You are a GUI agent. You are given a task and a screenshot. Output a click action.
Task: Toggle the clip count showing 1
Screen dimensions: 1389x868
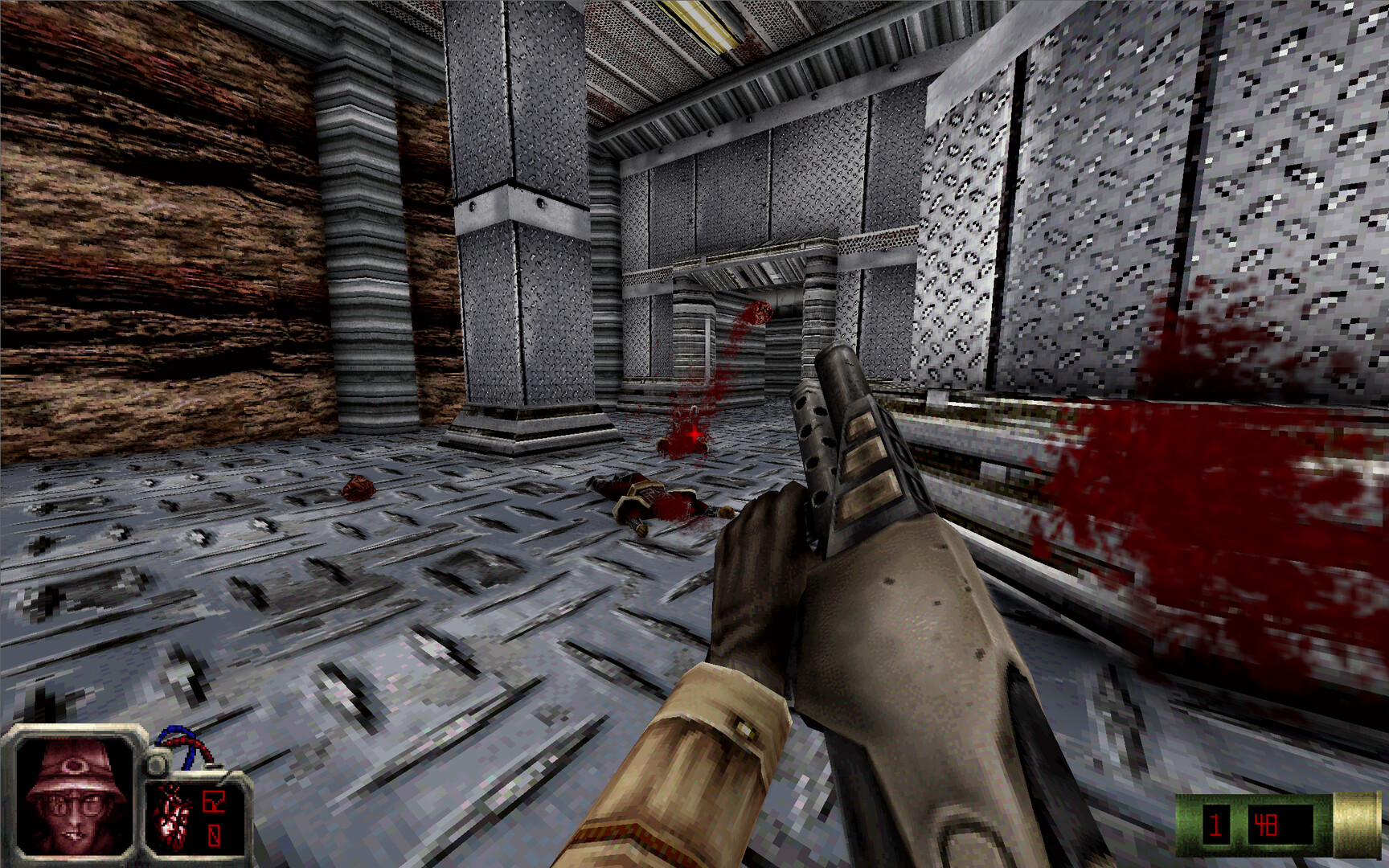point(1216,826)
